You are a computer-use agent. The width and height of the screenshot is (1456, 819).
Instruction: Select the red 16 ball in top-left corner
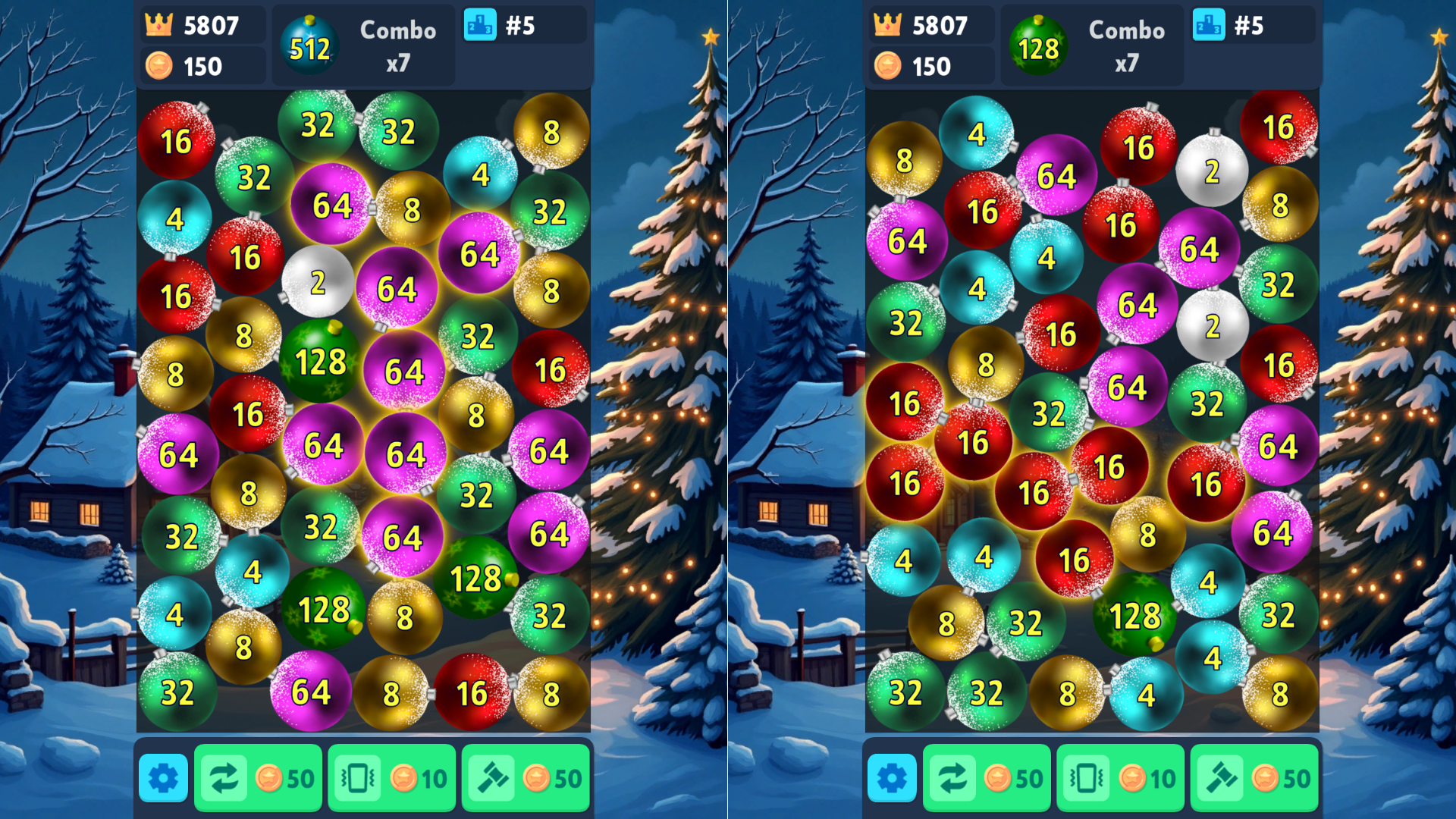176,140
